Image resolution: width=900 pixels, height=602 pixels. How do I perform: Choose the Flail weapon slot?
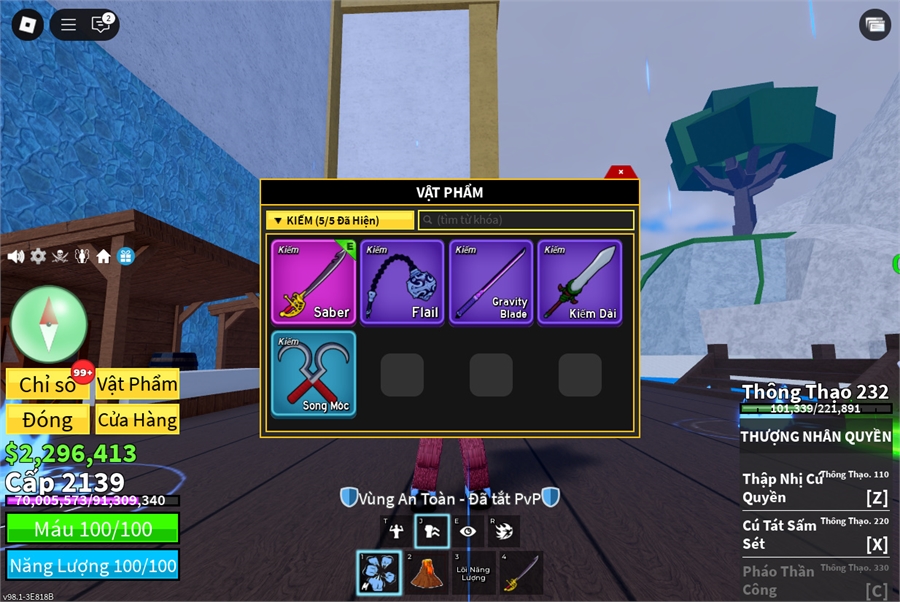click(x=402, y=281)
